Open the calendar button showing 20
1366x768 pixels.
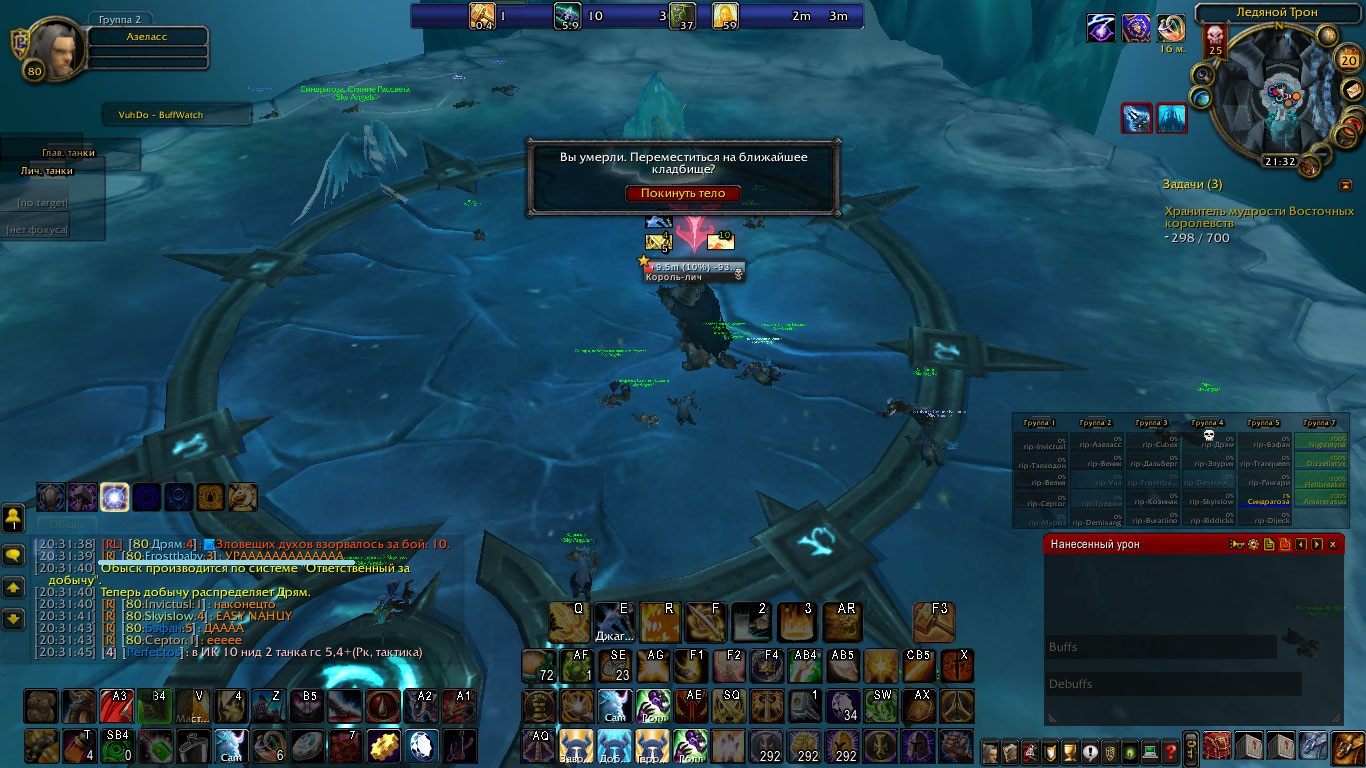(x=1347, y=60)
